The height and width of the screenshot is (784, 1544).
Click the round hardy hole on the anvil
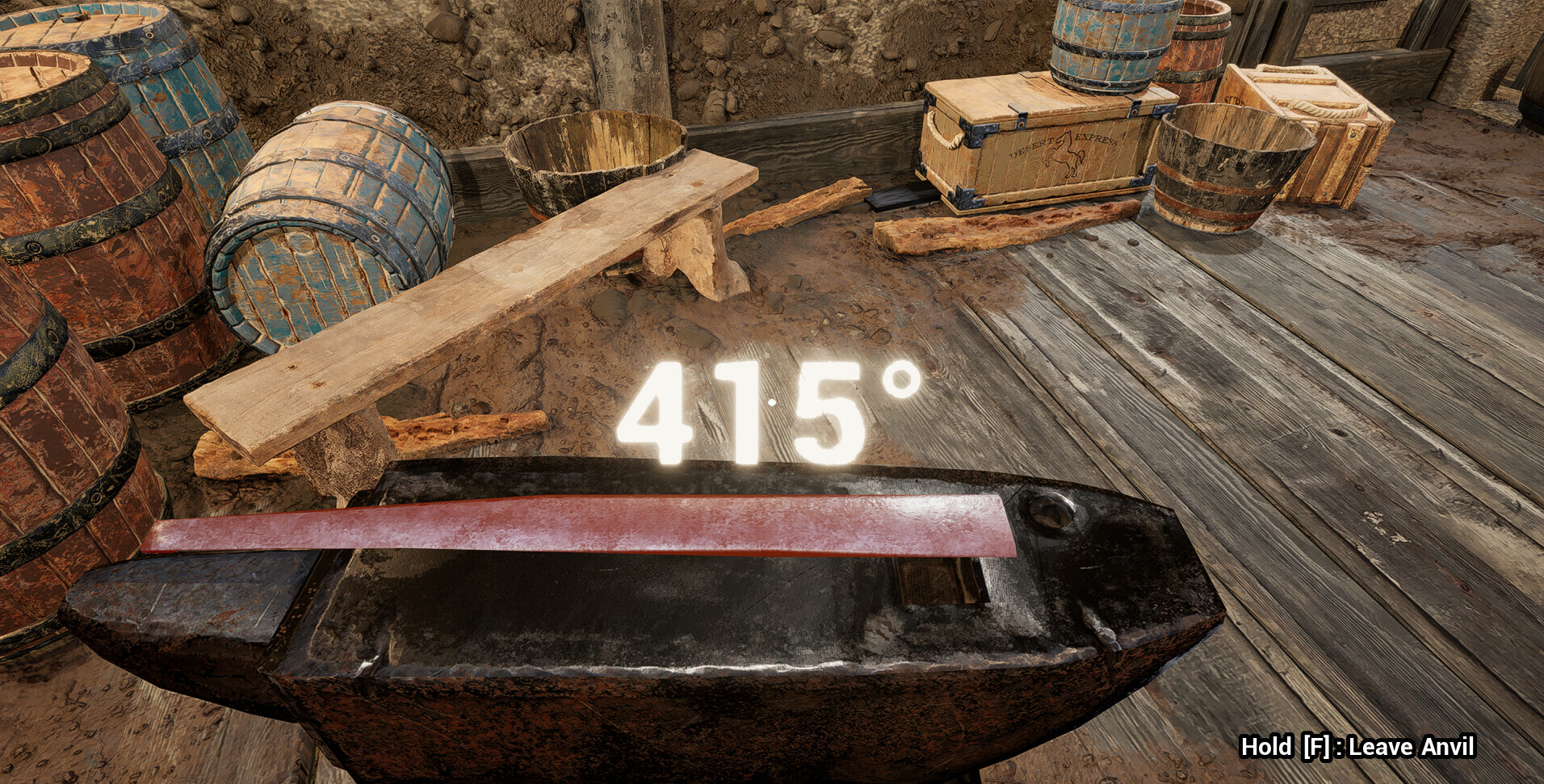click(x=1050, y=510)
